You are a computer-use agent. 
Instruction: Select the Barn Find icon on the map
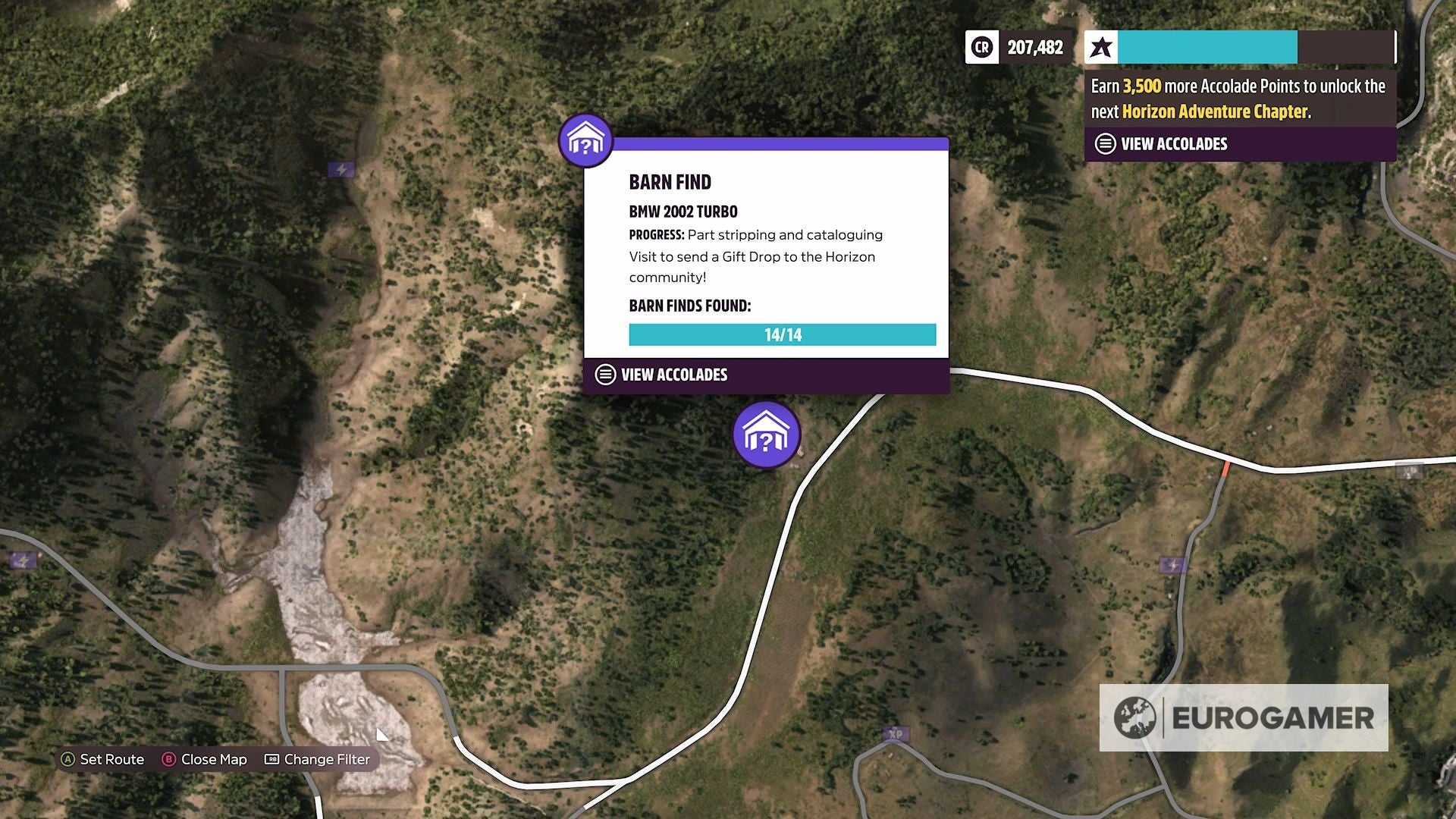coord(766,435)
